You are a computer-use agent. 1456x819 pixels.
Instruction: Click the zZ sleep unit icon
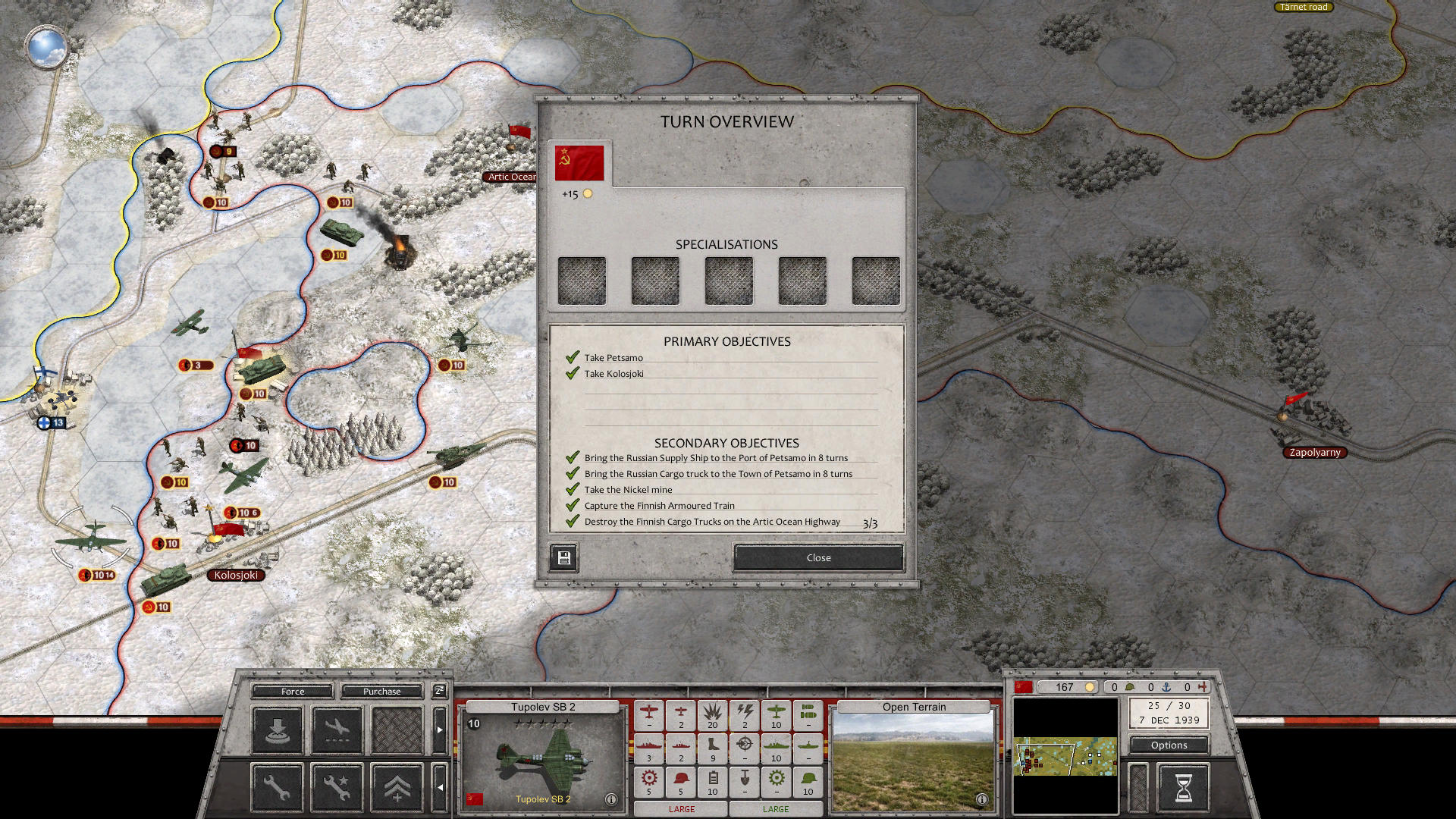pyautogui.click(x=438, y=691)
